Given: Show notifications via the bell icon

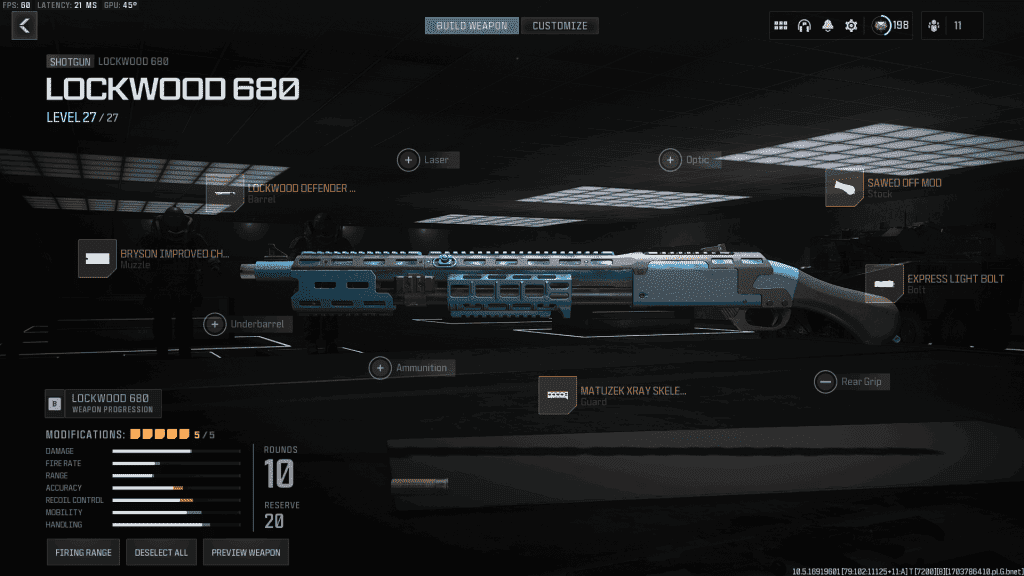Looking at the screenshot, I should pyautogui.click(x=828, y=25).
